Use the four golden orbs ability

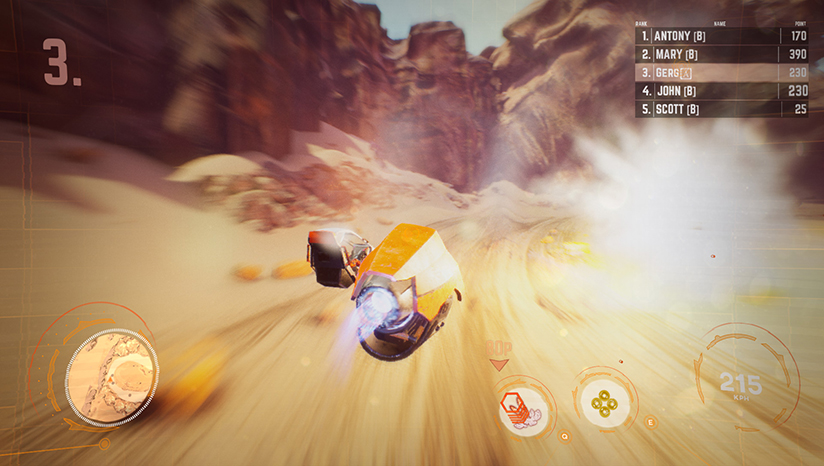point(604,402)
